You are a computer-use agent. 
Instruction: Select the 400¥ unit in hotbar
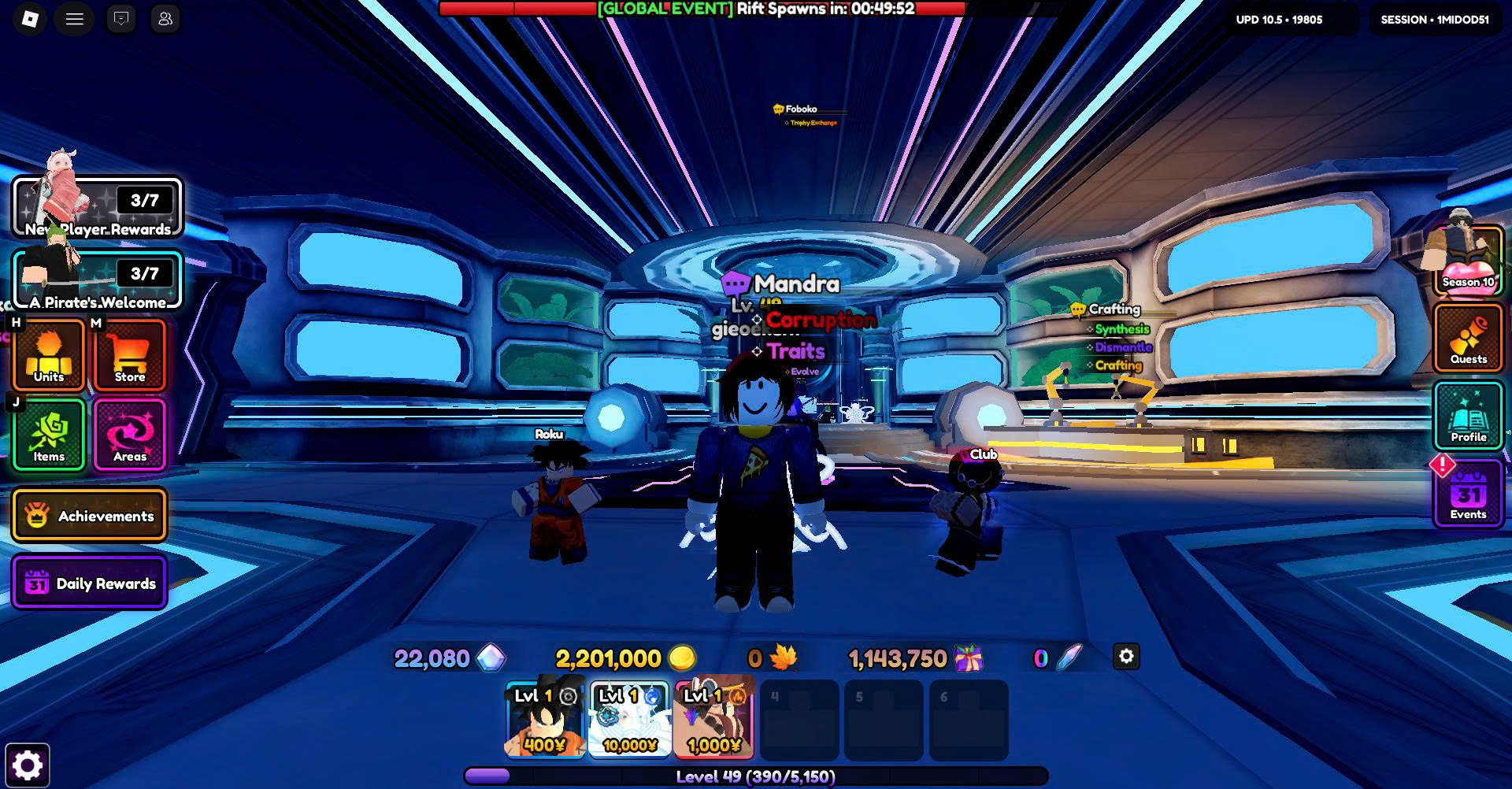tap(544, 720)
